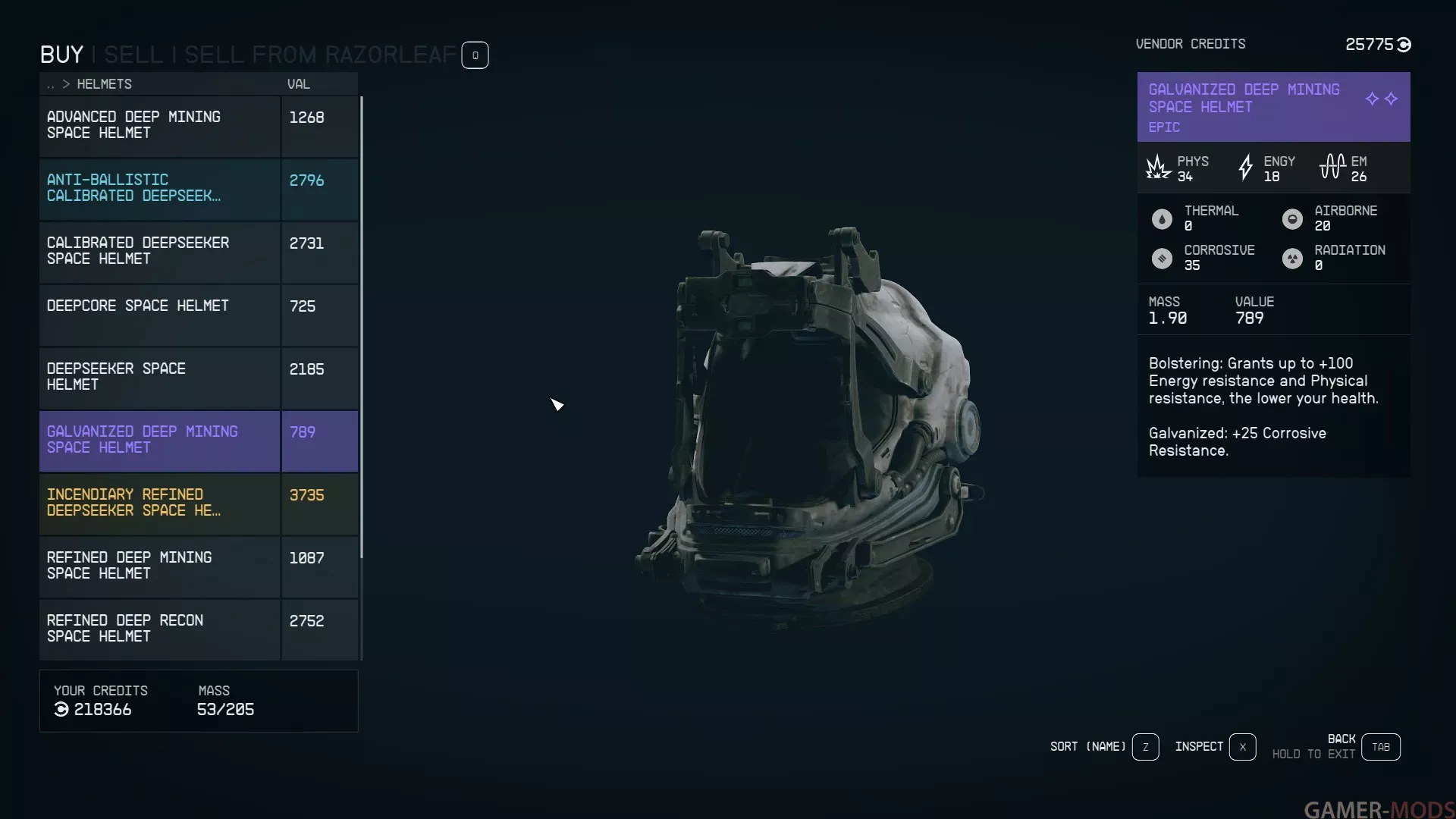Viewport: 1456px width, 819px height.
Task: Pick the Calibrated Deepseeker Space Helmet row
Action: (x=159, y=251)
